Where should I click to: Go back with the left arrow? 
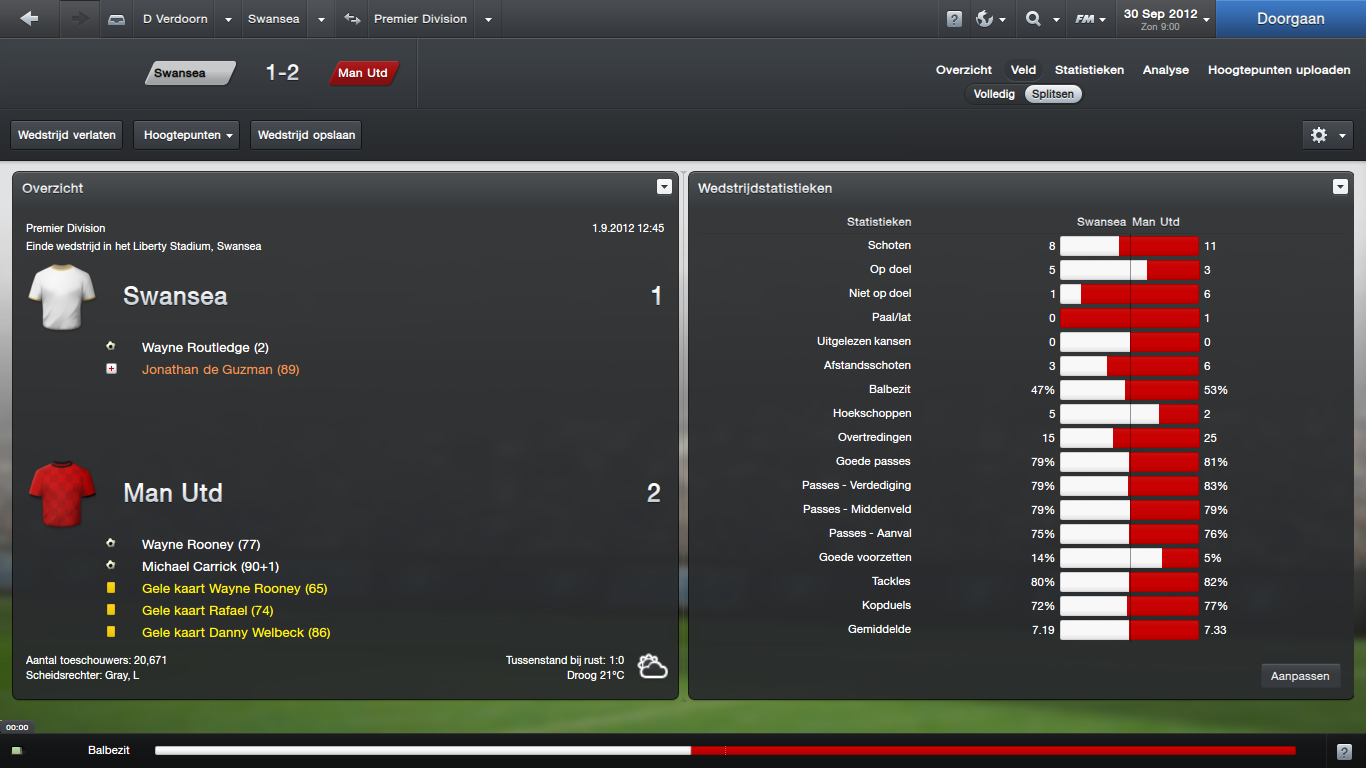(x=29, y=19)
